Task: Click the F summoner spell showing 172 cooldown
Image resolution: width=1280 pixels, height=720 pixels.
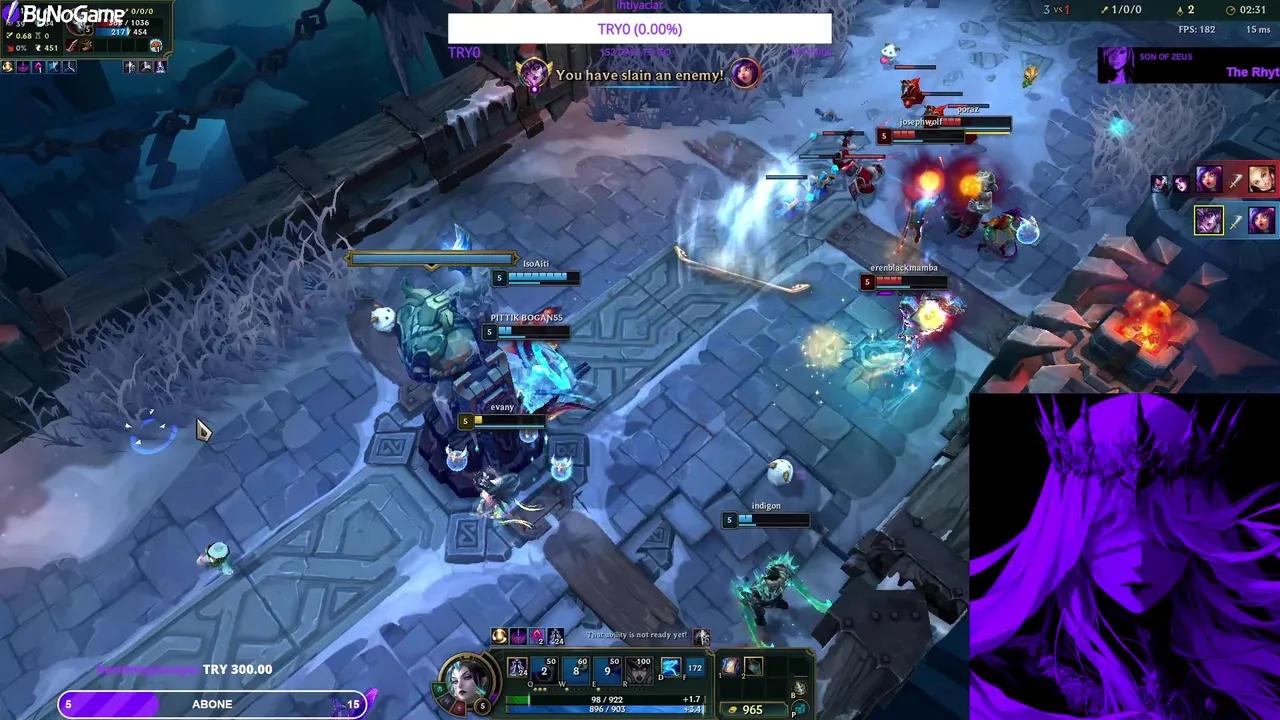Action: coord(694,668)
